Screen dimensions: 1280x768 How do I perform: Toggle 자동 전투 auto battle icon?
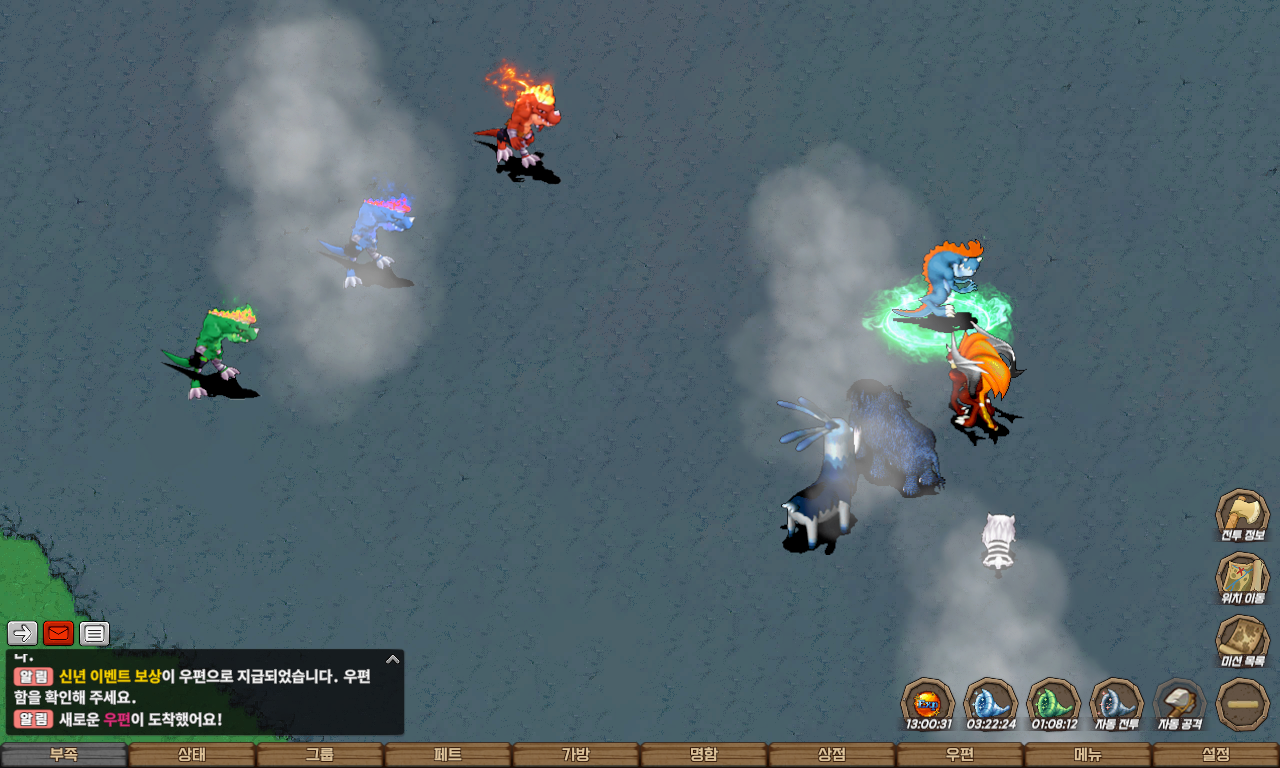coord(1116,702)
